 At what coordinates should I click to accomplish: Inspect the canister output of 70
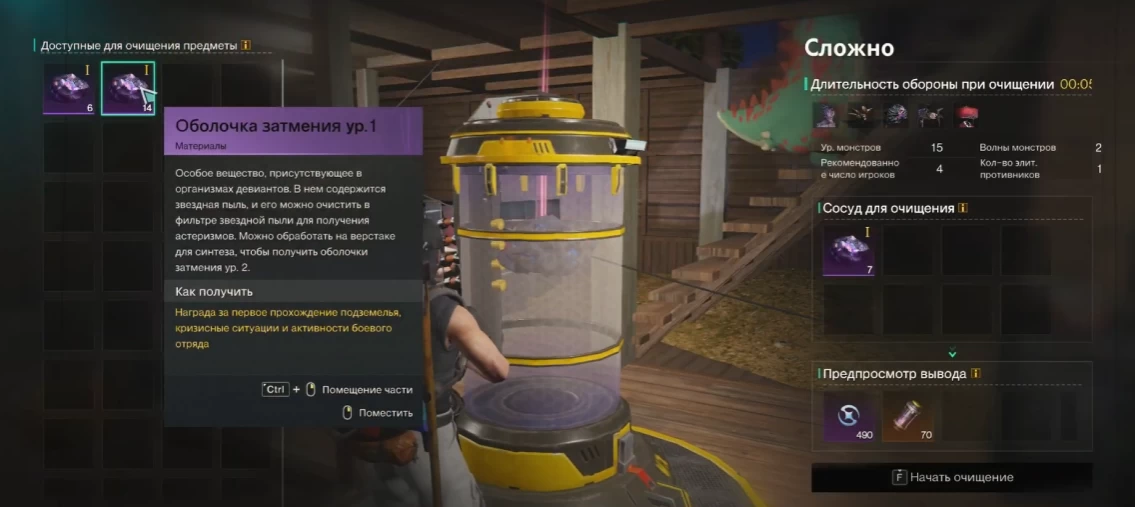pos(907,416)
